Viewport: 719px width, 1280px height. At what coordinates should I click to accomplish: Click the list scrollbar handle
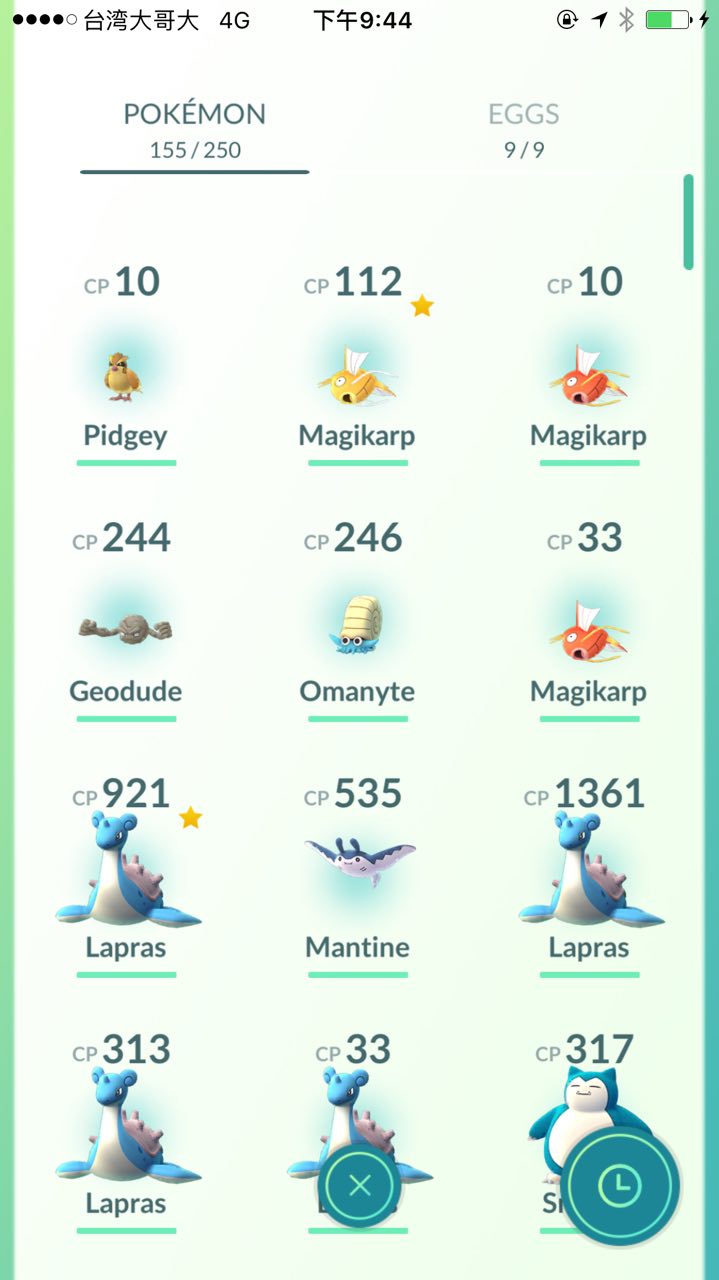tap(688, 222)
